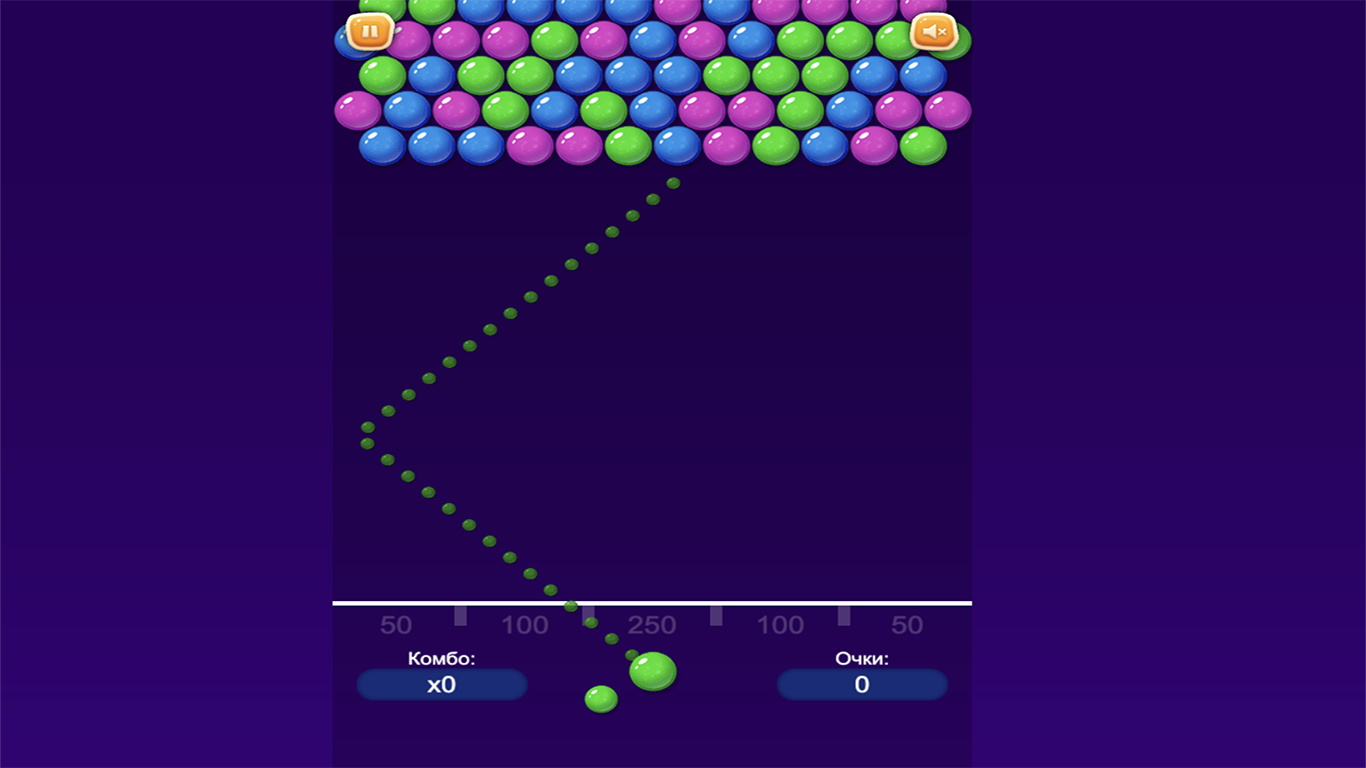Image resolution: width=1366 pixels, height=768 pixels.
Task: Select the Очки label above the score
Action: point(862,658)
